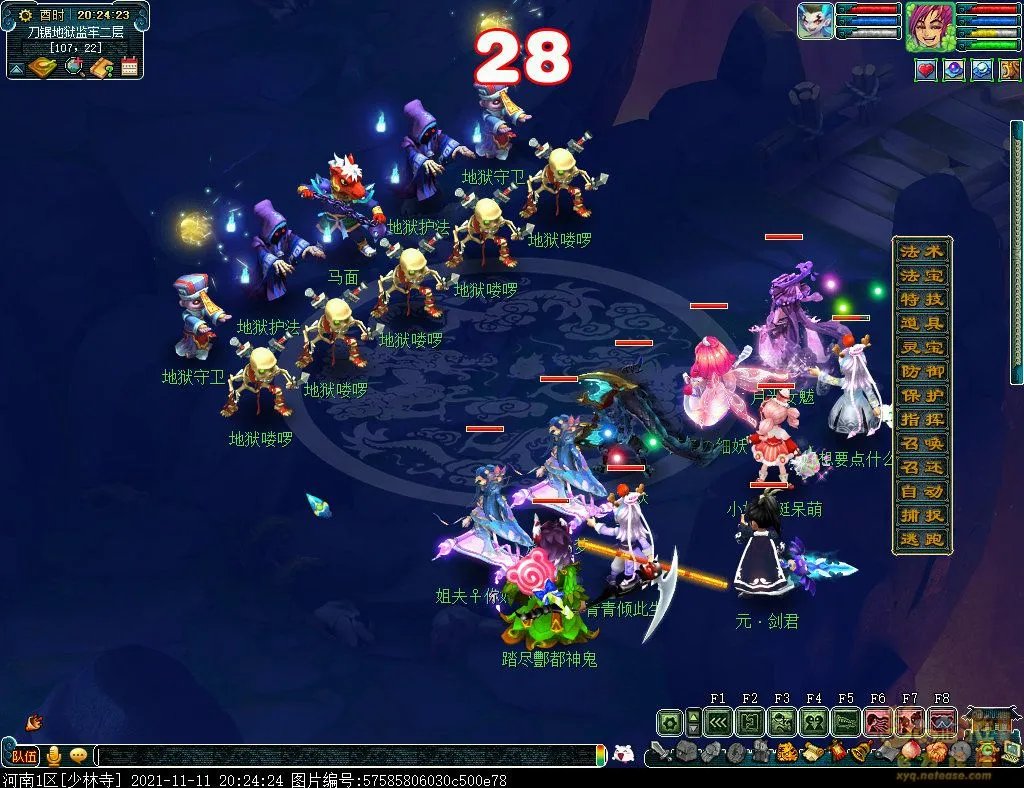Open the calendar activity icon
Screen dimensions: 1024x788
[129, 67]
